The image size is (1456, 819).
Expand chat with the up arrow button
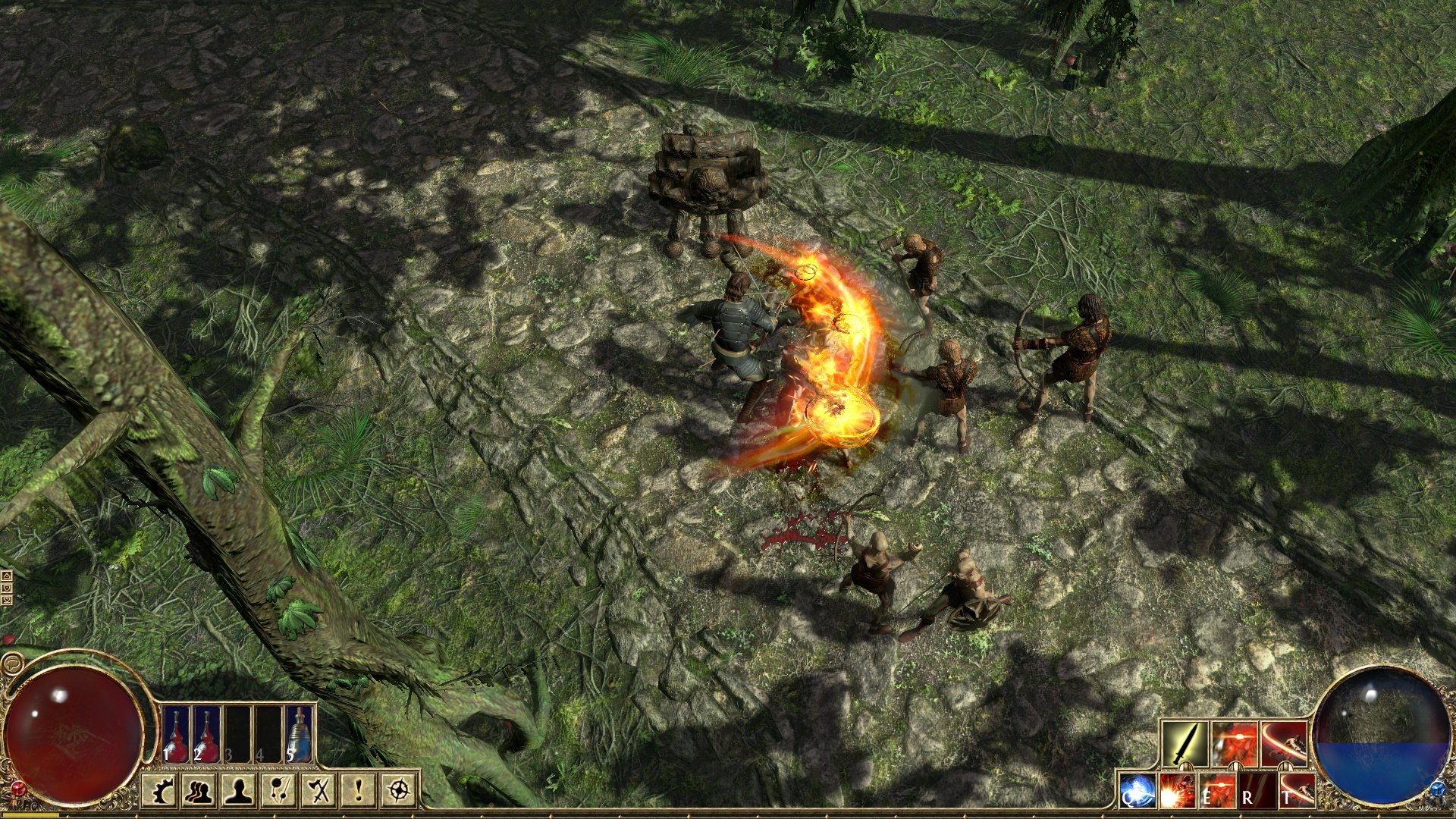coord(7,576)
